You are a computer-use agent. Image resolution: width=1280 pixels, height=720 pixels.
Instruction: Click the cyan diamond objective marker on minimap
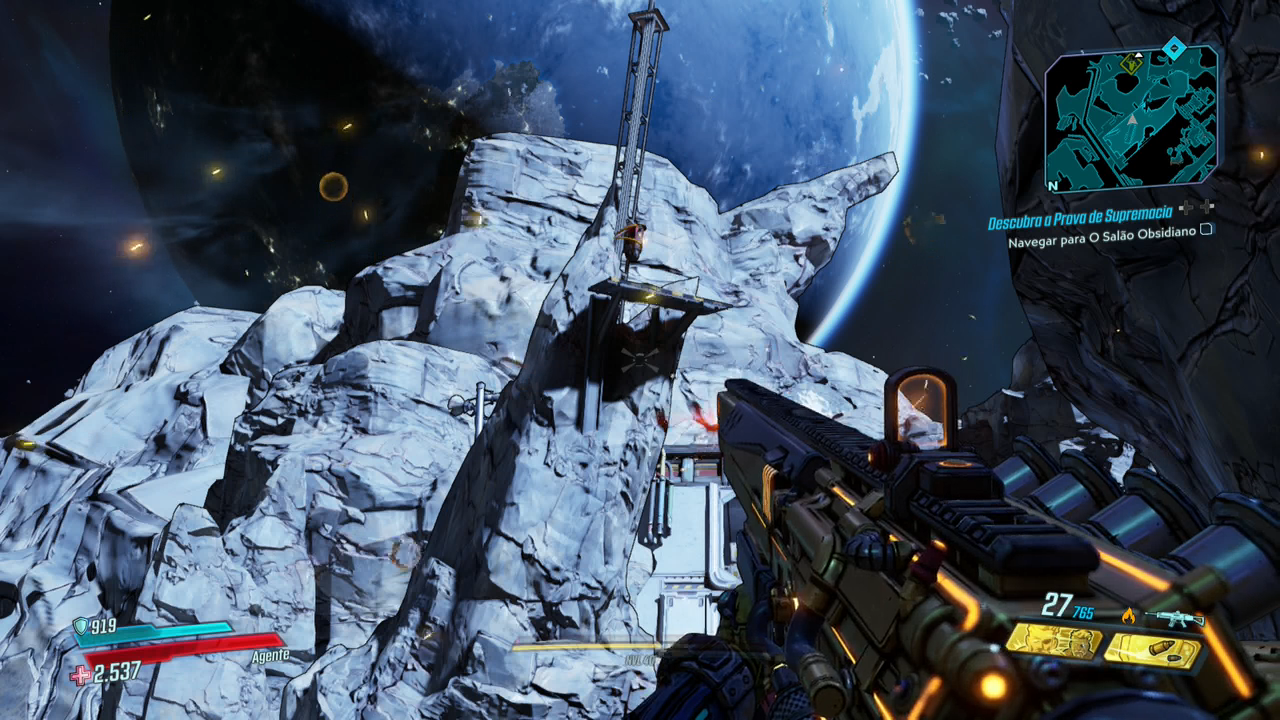(1174, 48)
